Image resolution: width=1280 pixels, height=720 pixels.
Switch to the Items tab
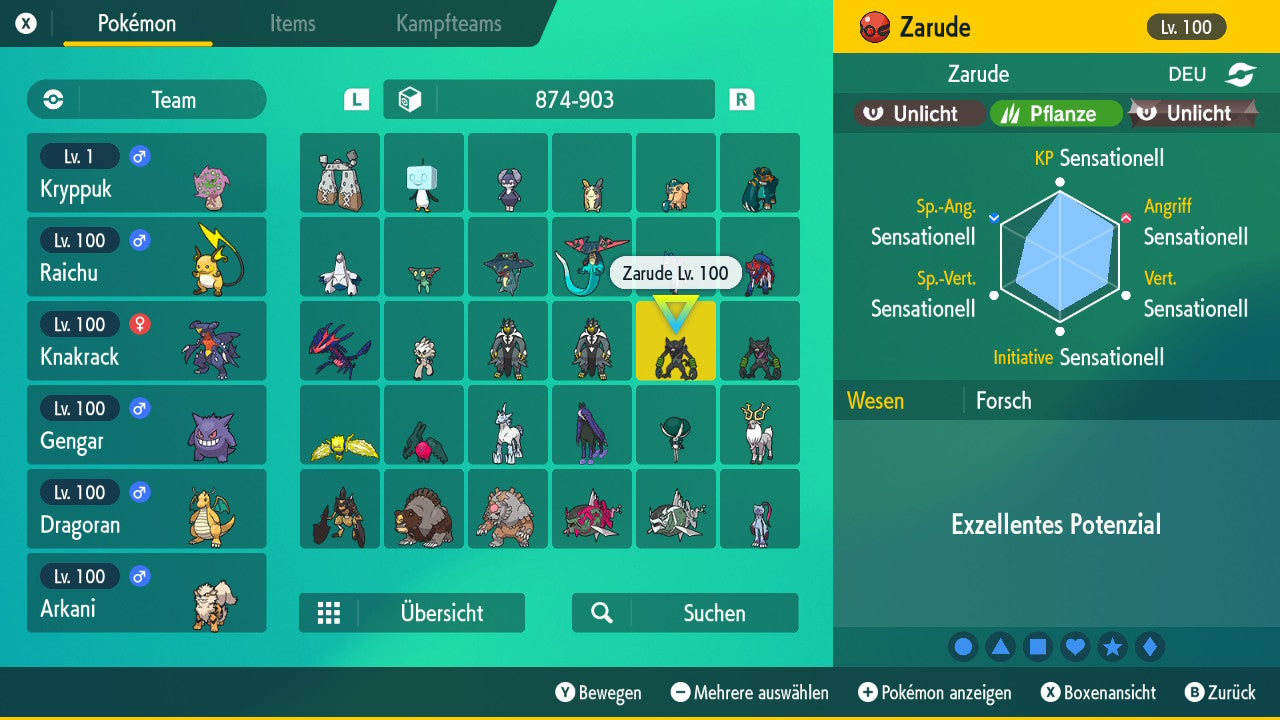[x=292, y=24]
